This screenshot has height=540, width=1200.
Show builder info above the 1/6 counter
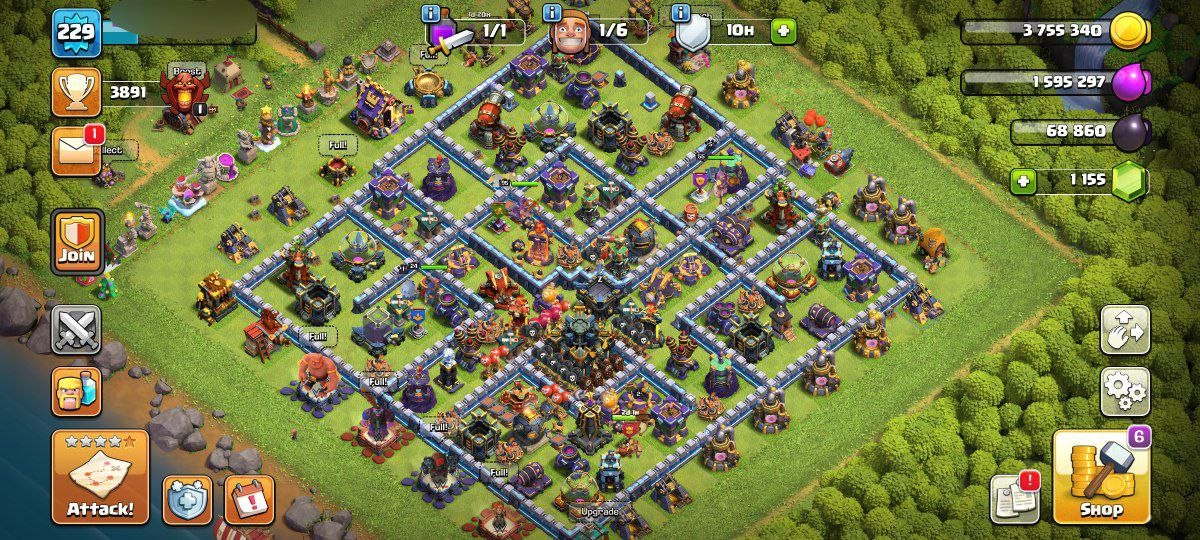click(551, 13)
